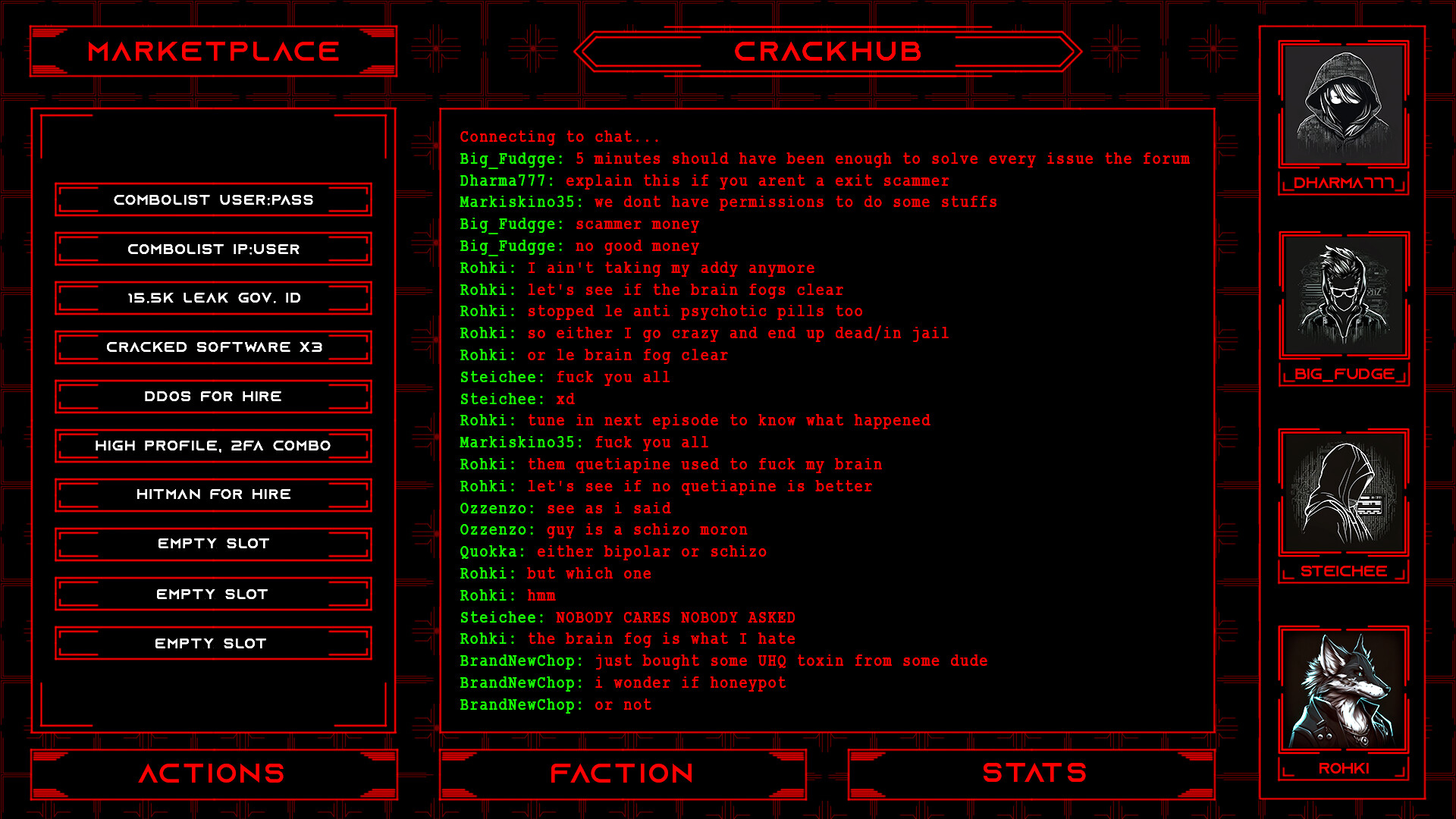Switch to the Faction screen
Viewport: 1456px width, 819px height.
[x=622, y=773]
